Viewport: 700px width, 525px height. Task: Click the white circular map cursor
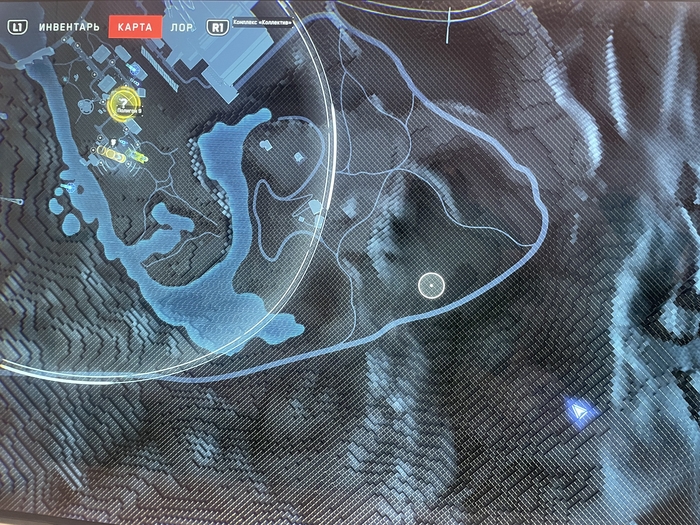(x=431, y=285)
